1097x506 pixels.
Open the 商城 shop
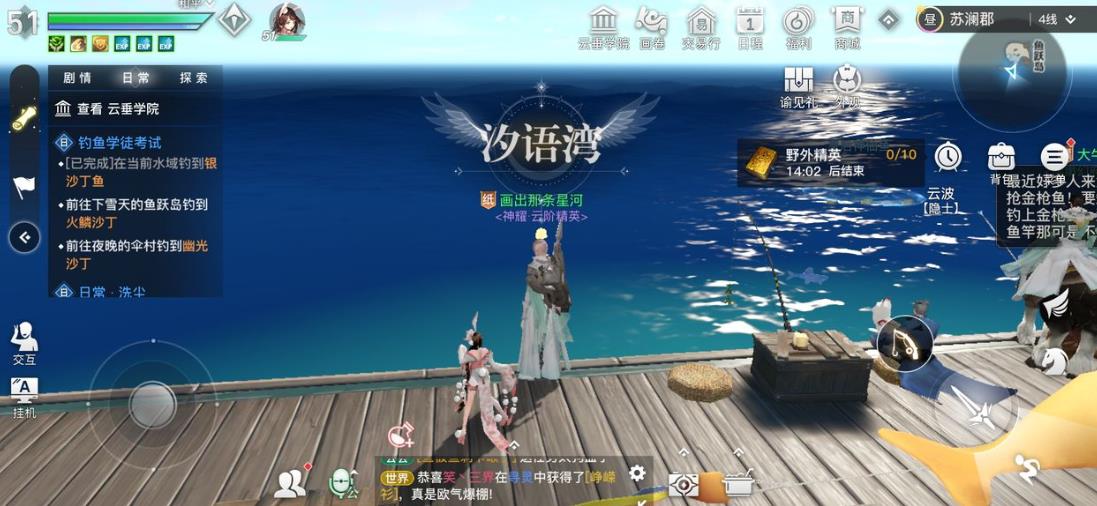[x=847, y=26]
